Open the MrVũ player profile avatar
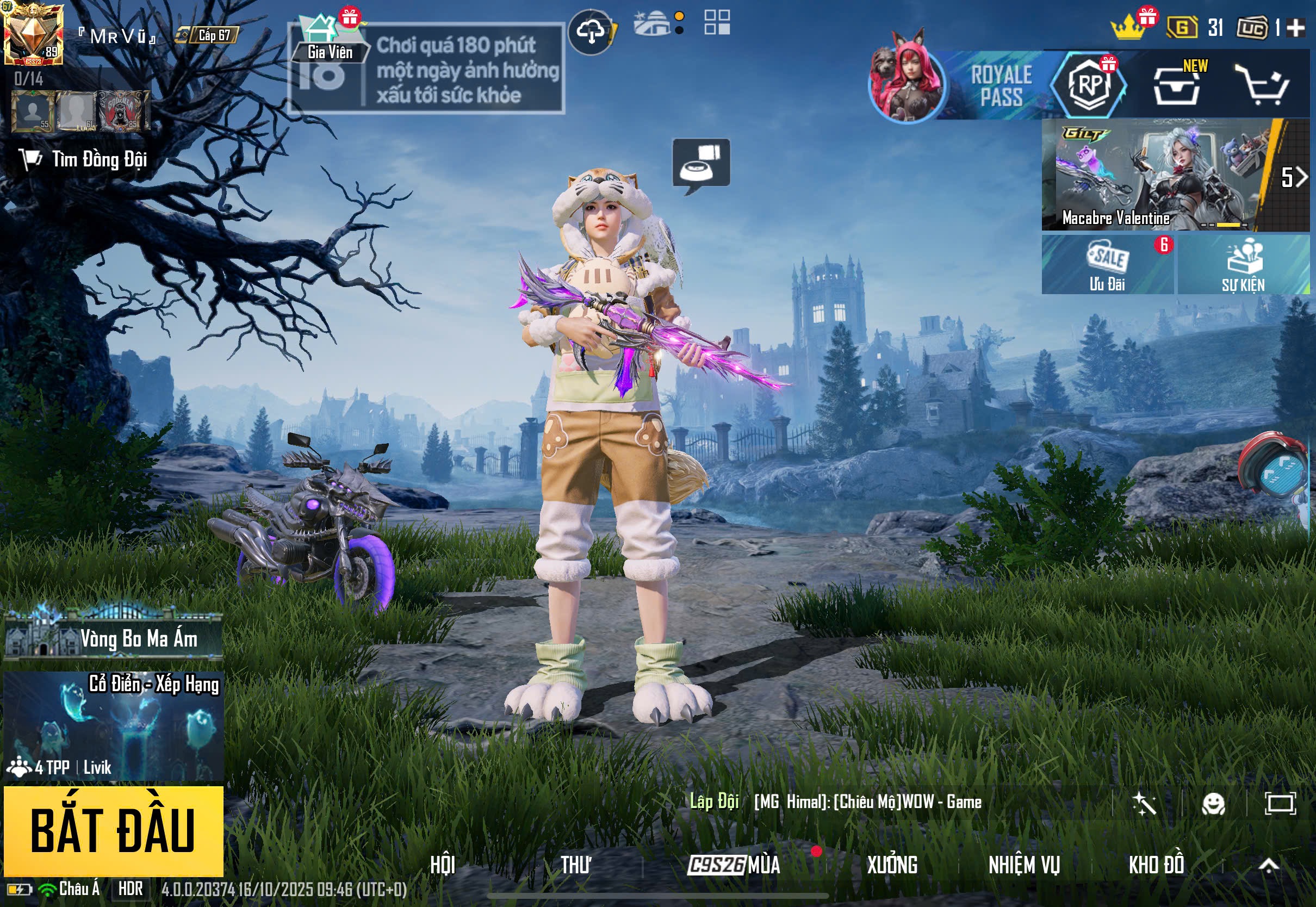 coord(33,33)
